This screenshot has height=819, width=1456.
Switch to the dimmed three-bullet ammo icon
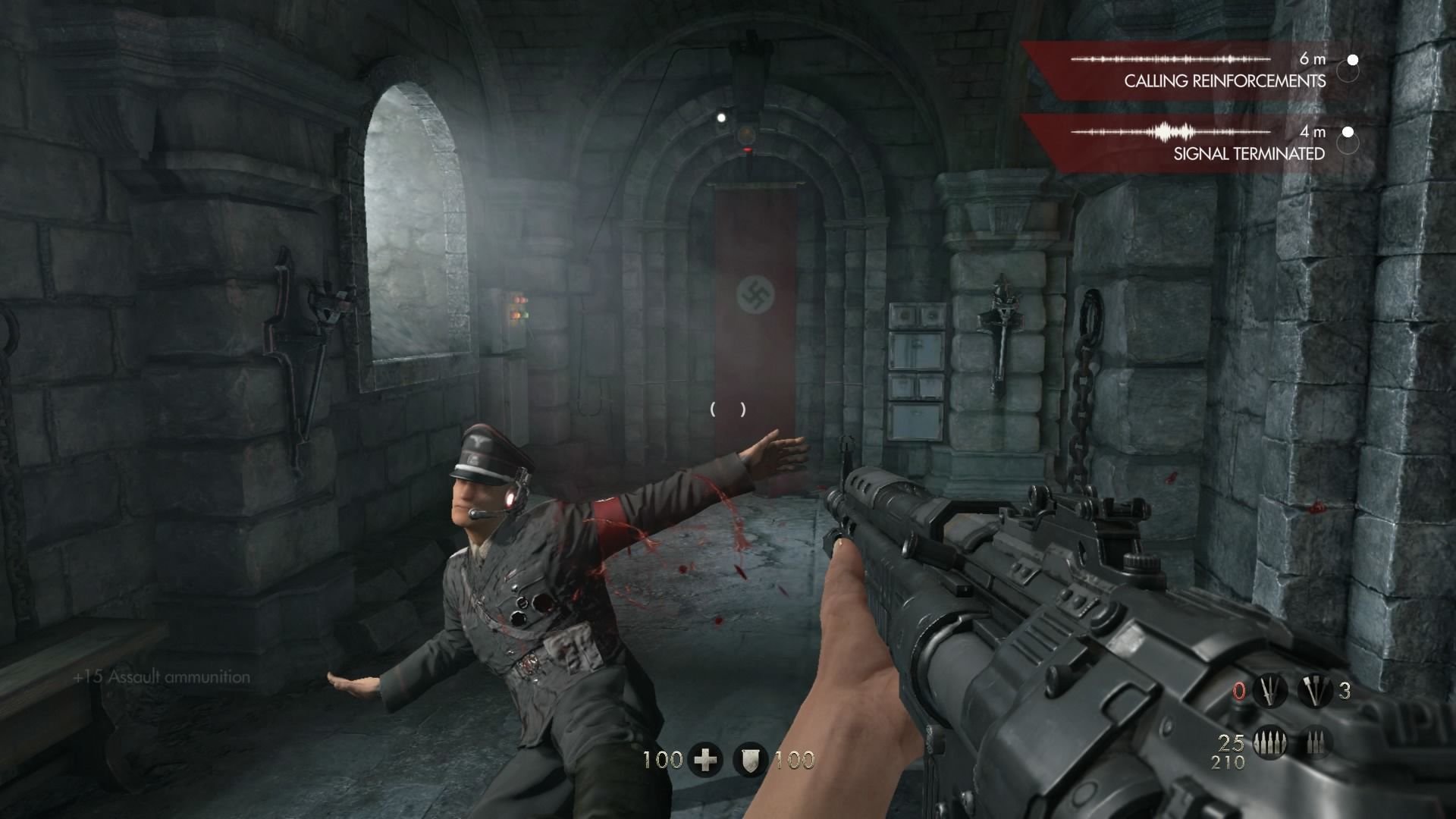coord(1315,743)
